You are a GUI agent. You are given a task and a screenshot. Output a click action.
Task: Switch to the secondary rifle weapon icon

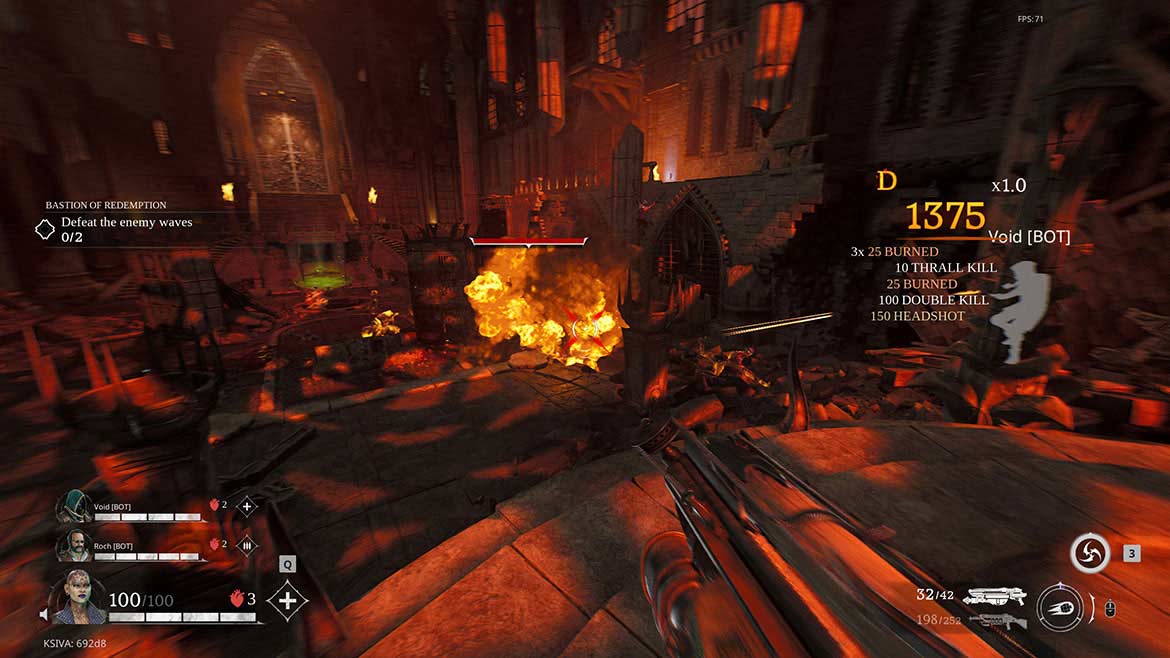(x=997, y=622)
